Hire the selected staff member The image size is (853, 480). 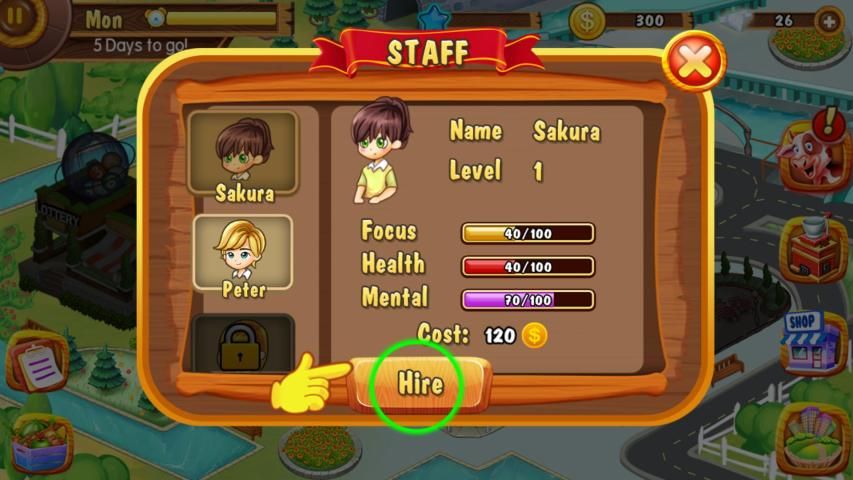pyautogui.click(x=419, y=385)
